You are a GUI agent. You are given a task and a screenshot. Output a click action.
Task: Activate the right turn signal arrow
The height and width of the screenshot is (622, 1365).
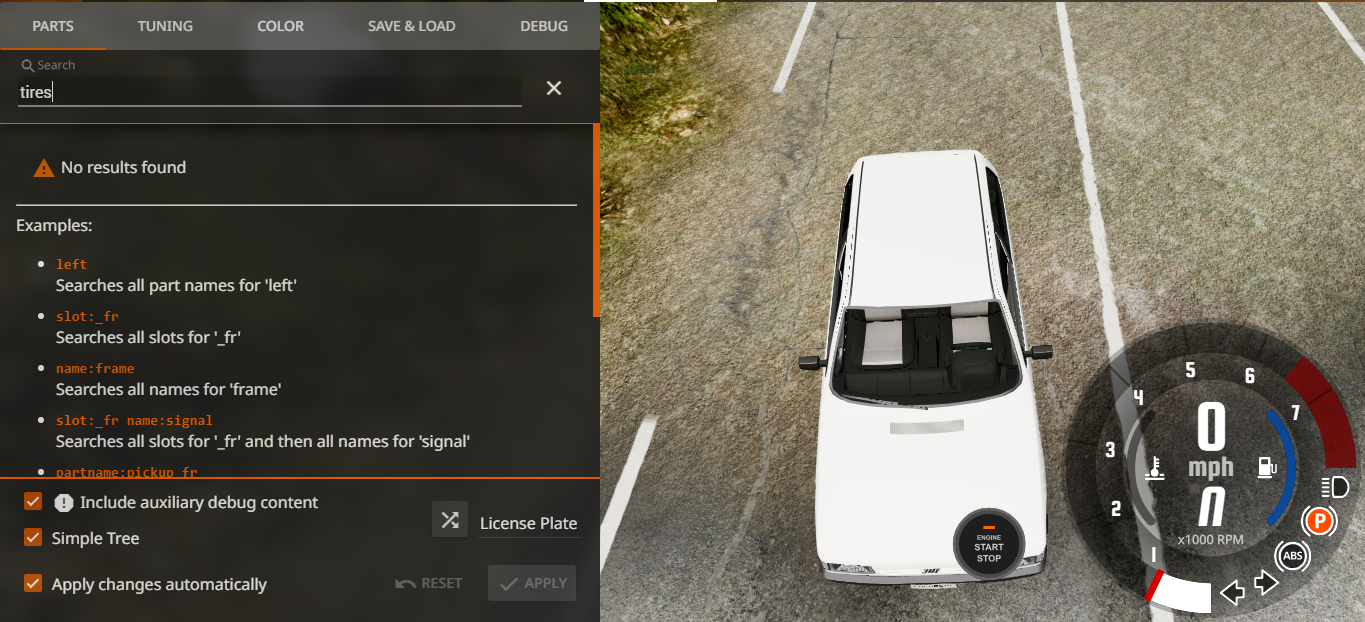[1266, 582]
